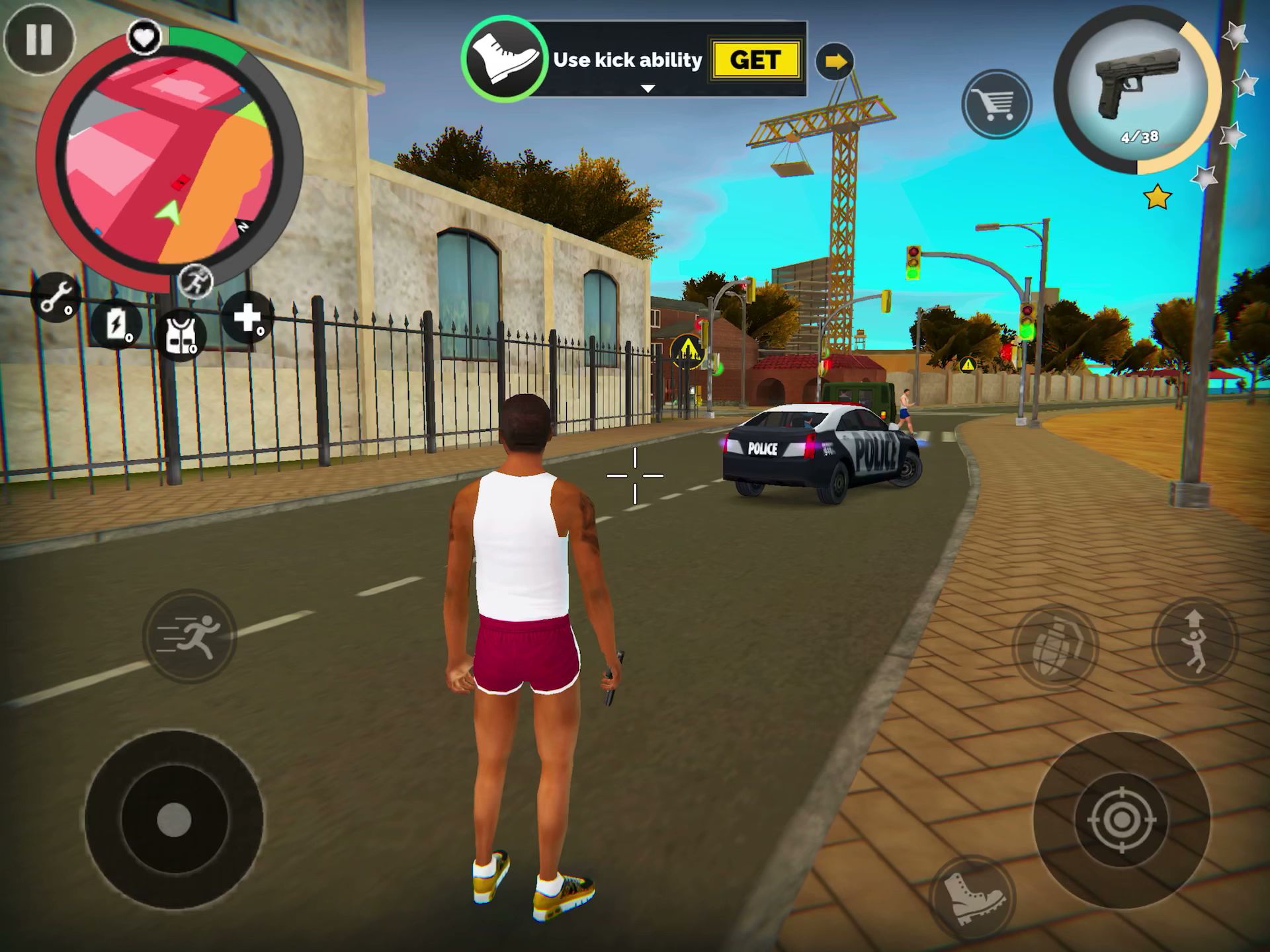
Task: Equip the body armor vest
Action: tap(181, 335)
